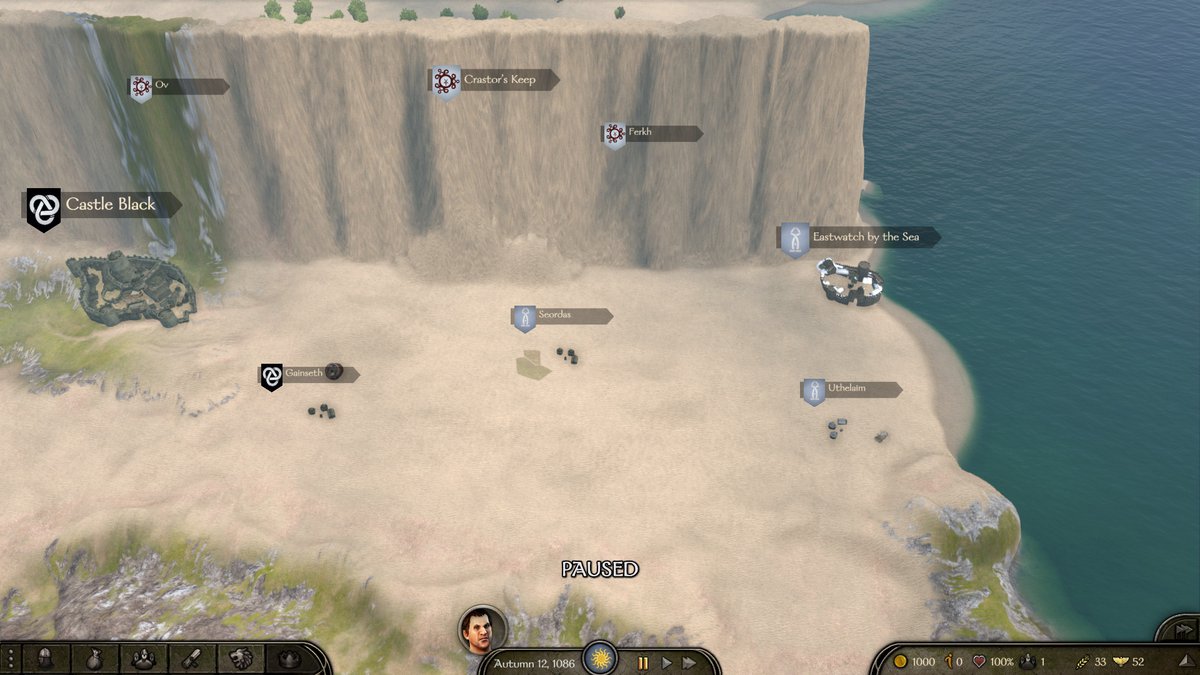
Task: Click the player character portrait
Action: (x=482, y=629)
